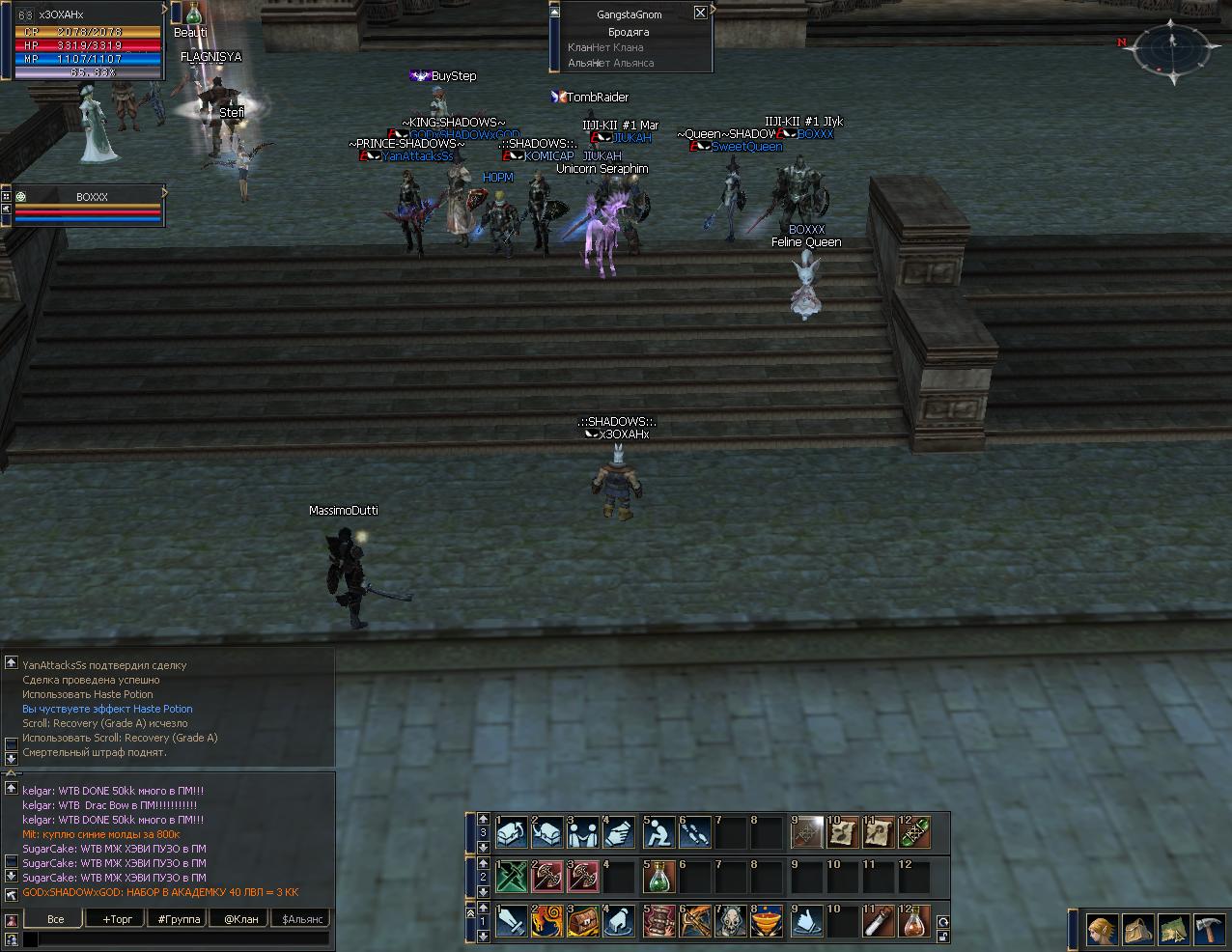Viewport: 1232px width, 952px height.
Task: Open the world map icon
Action: tap(1173, 930)
